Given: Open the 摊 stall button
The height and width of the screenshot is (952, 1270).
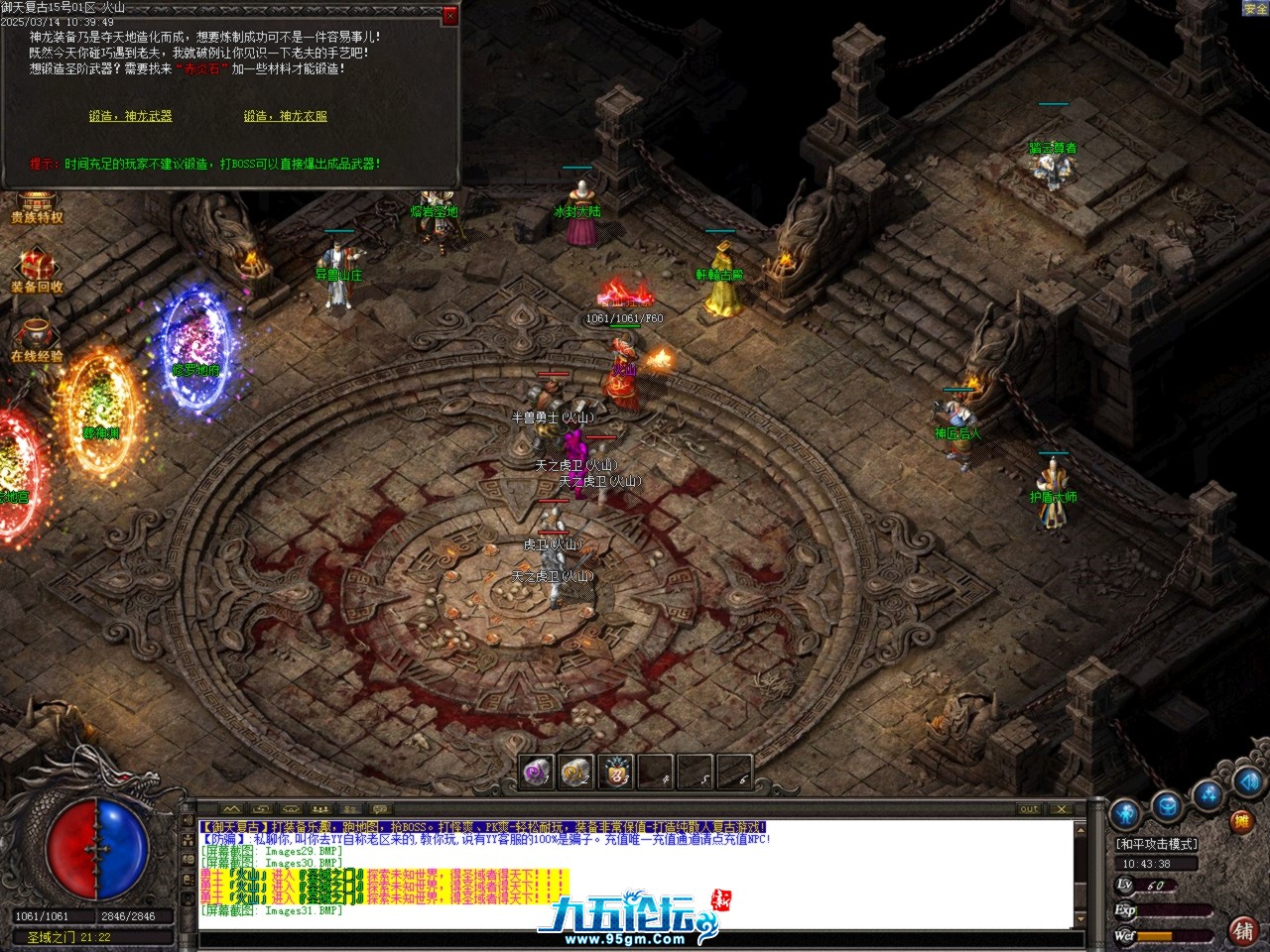Looking at the screenshot, I should [x=1241, y=822].
